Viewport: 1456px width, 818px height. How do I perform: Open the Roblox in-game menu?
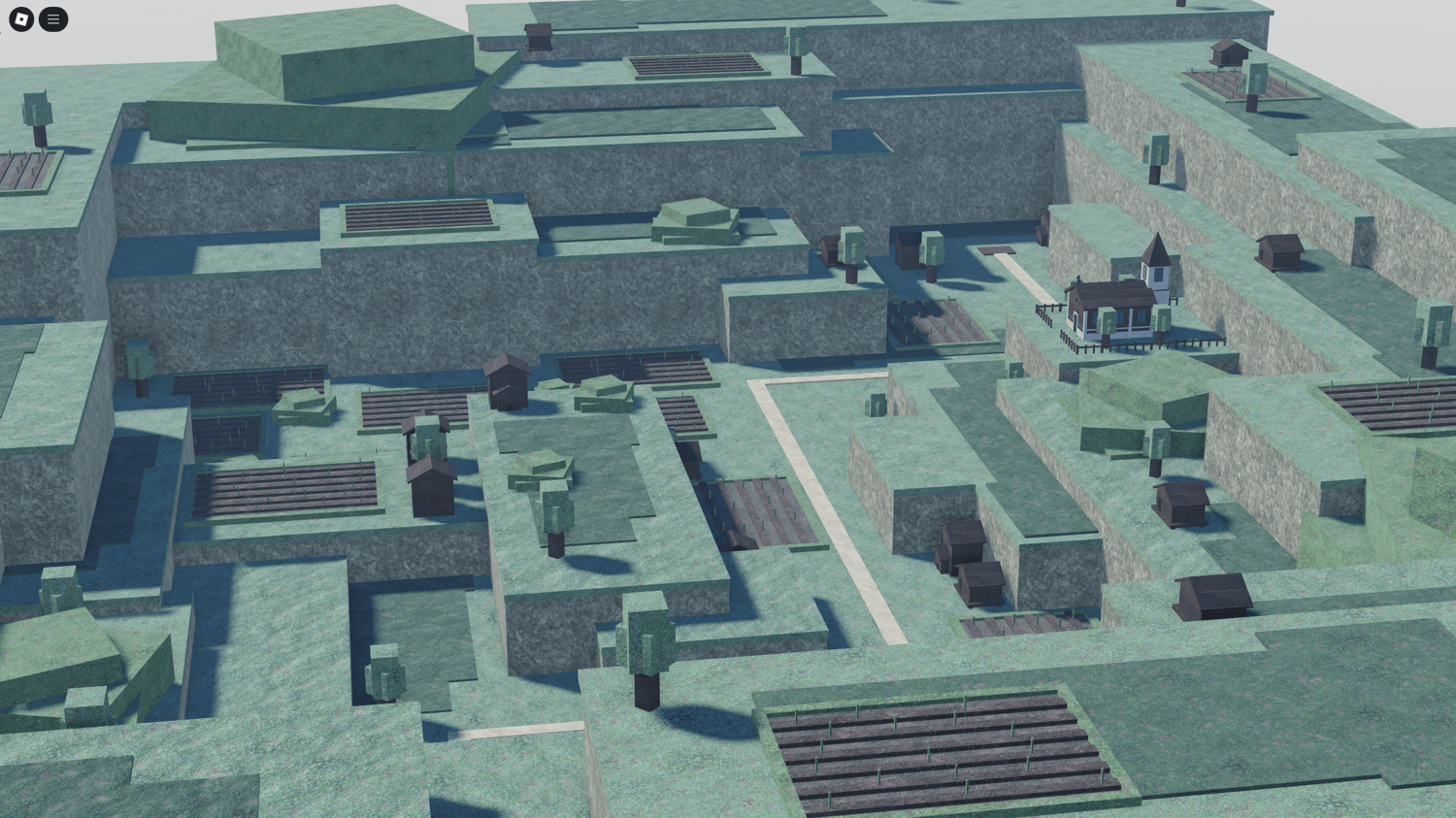53,19
